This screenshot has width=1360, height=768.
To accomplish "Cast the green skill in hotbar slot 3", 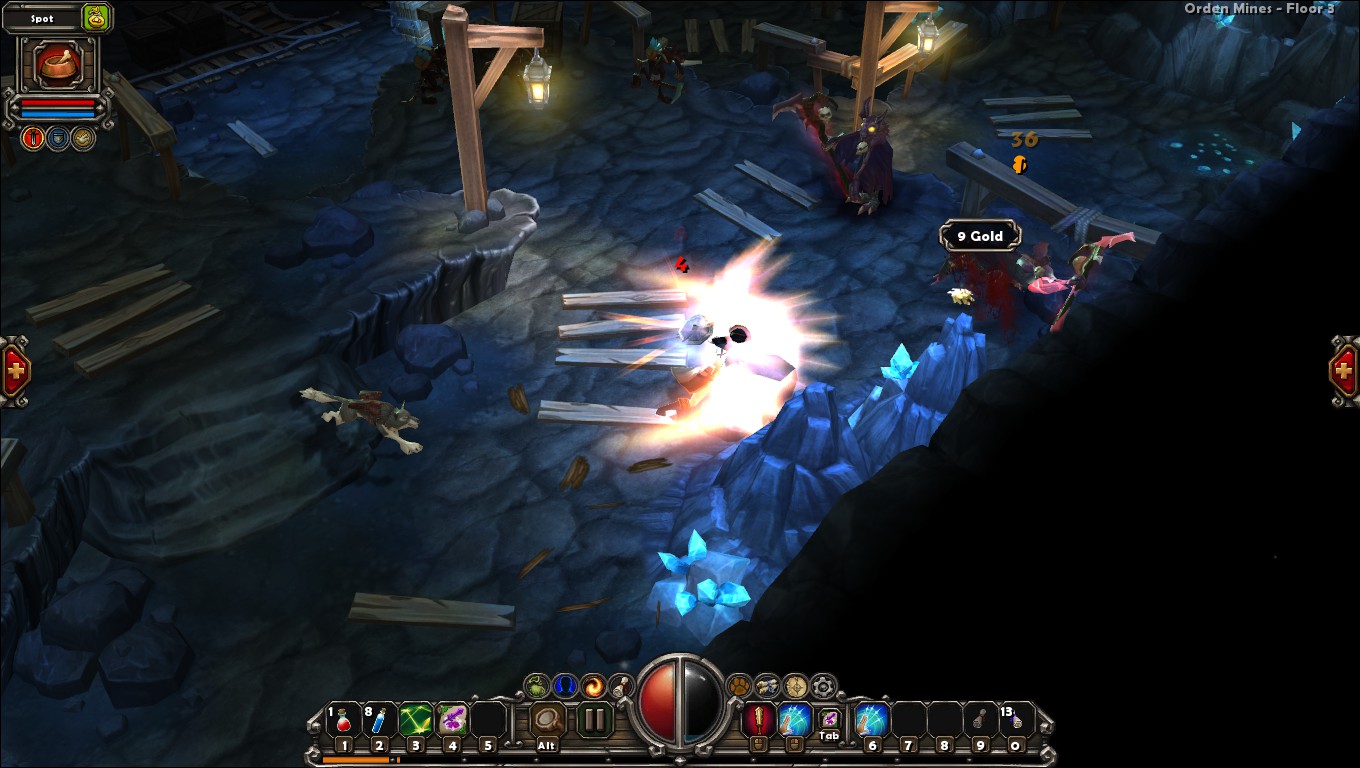I will (415, 721).
